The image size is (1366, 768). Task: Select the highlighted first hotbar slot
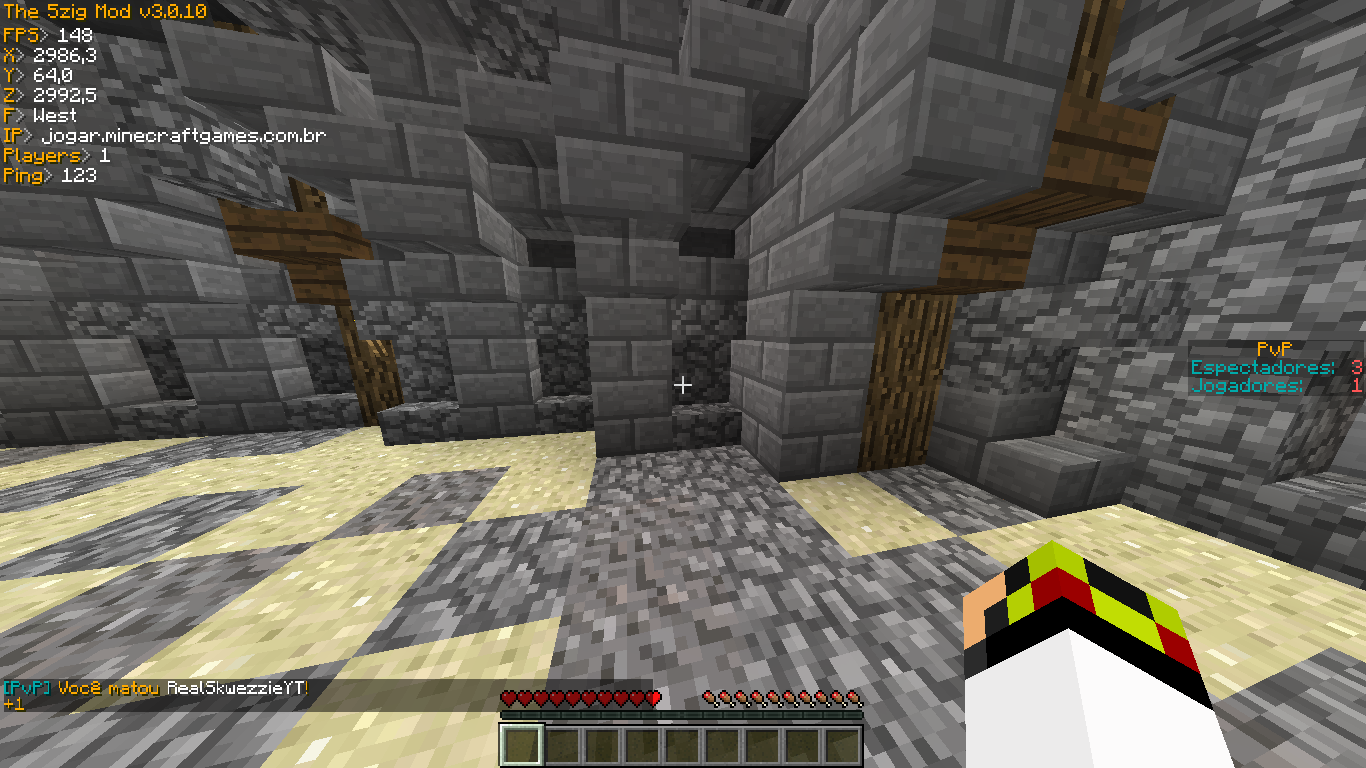pos(521,745)
